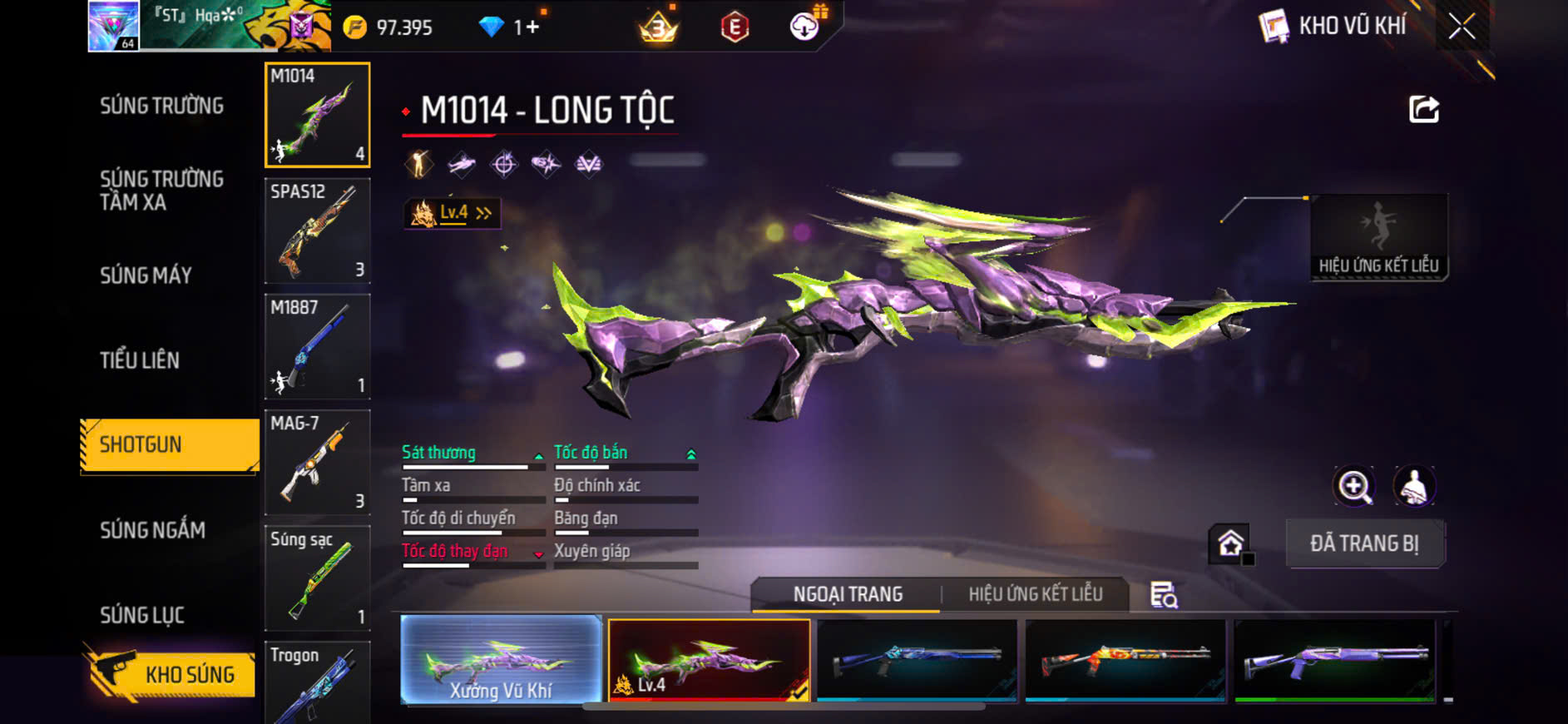Select the Súng sạc weapon tile
The width and height of the screenshot is (1568, 724).
pyautogui.click(x=317, y=578)
